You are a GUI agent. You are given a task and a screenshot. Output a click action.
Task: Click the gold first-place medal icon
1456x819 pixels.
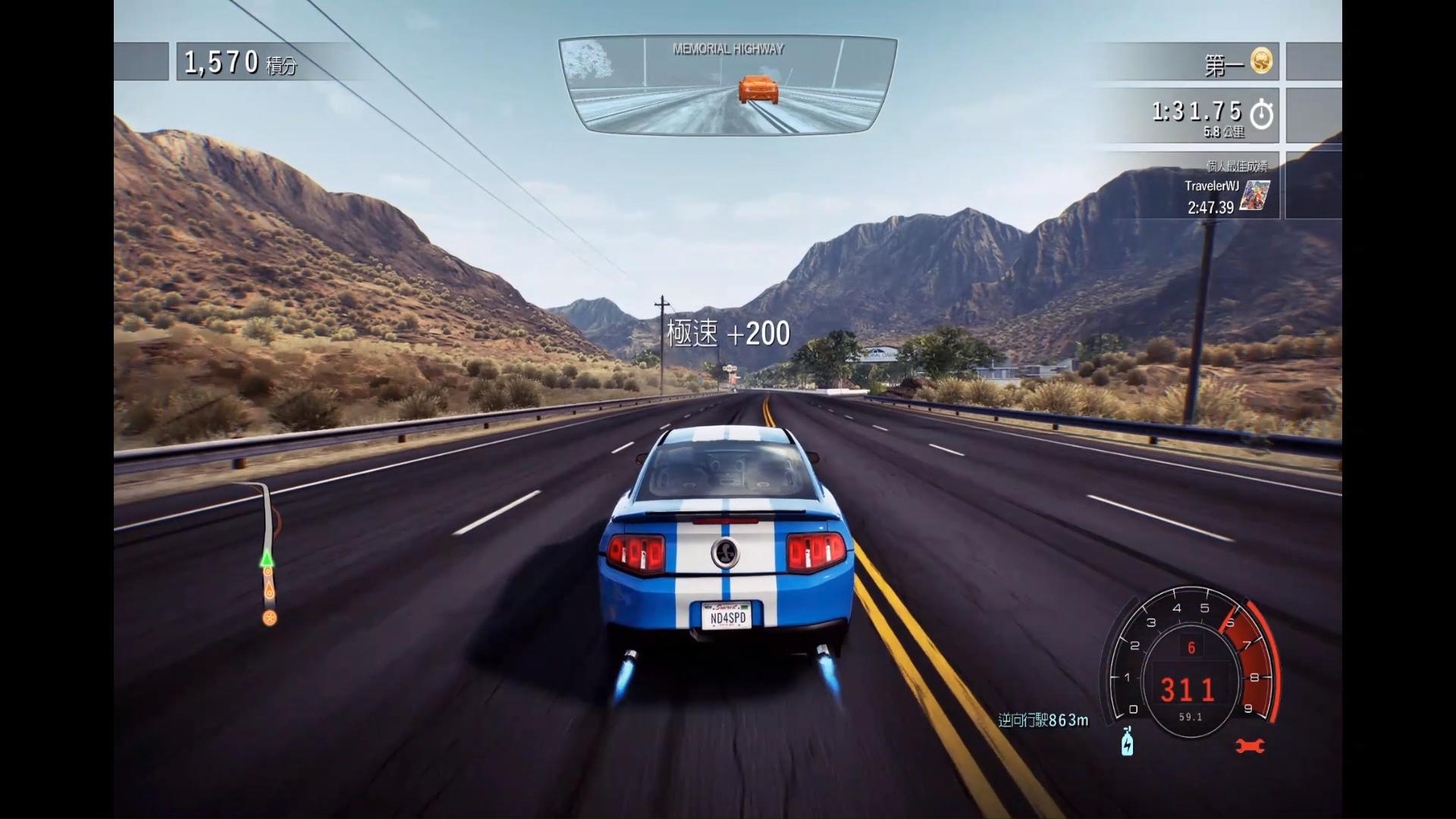[x=1261, y=61]
